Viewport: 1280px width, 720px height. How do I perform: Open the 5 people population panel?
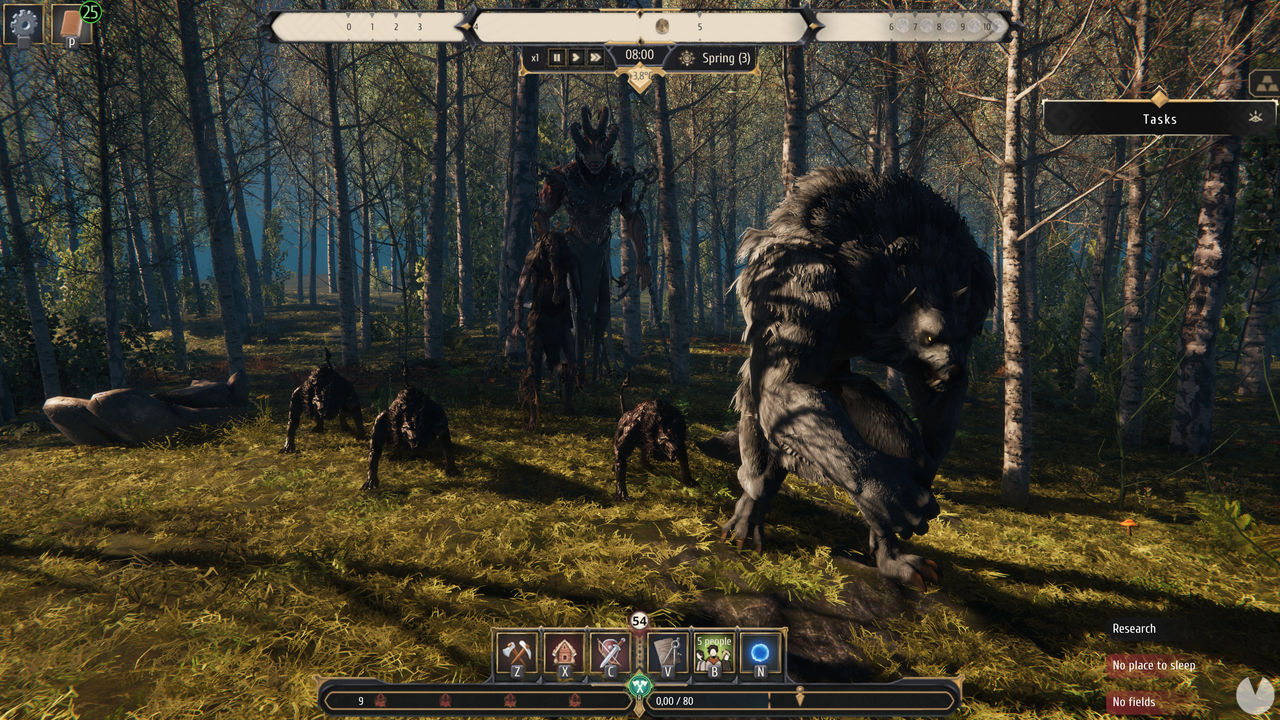click(x=713, y=655)
